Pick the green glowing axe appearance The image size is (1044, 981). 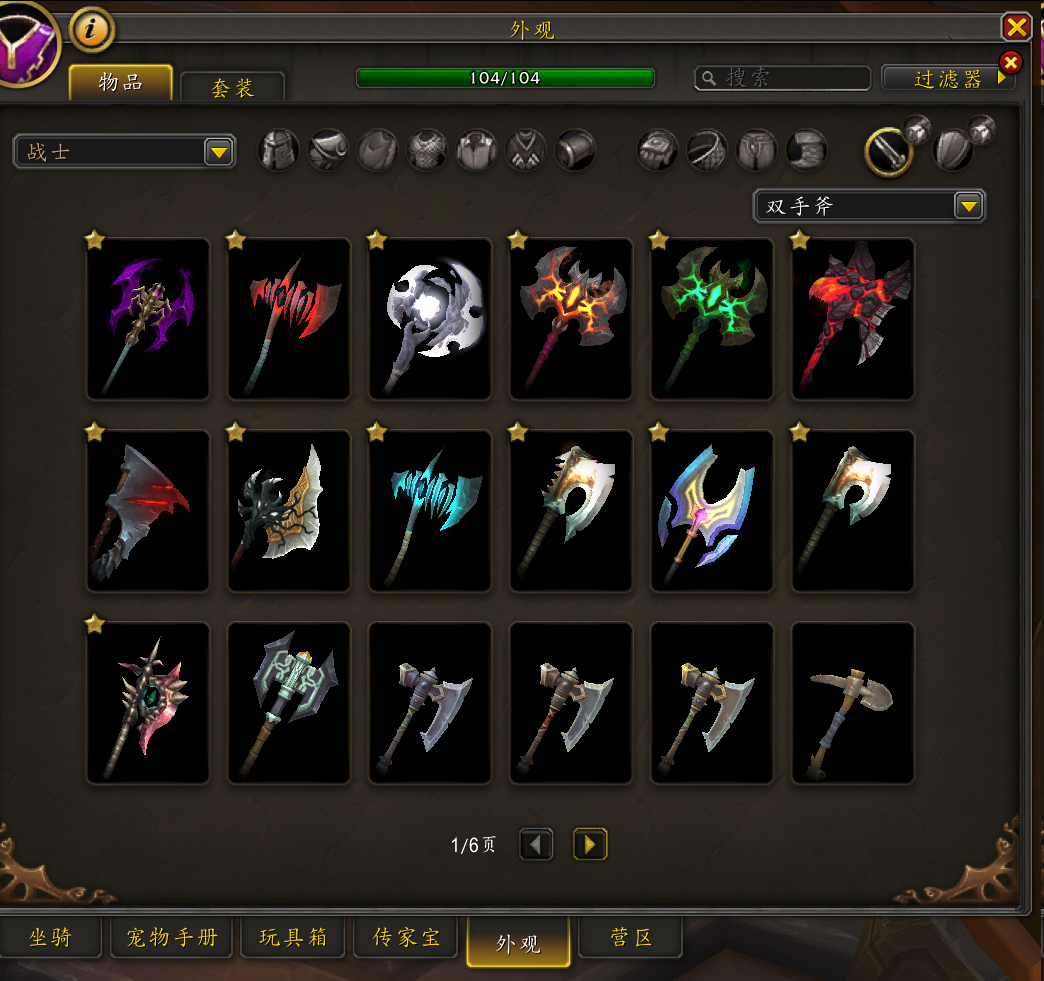(x=712, y=319)
